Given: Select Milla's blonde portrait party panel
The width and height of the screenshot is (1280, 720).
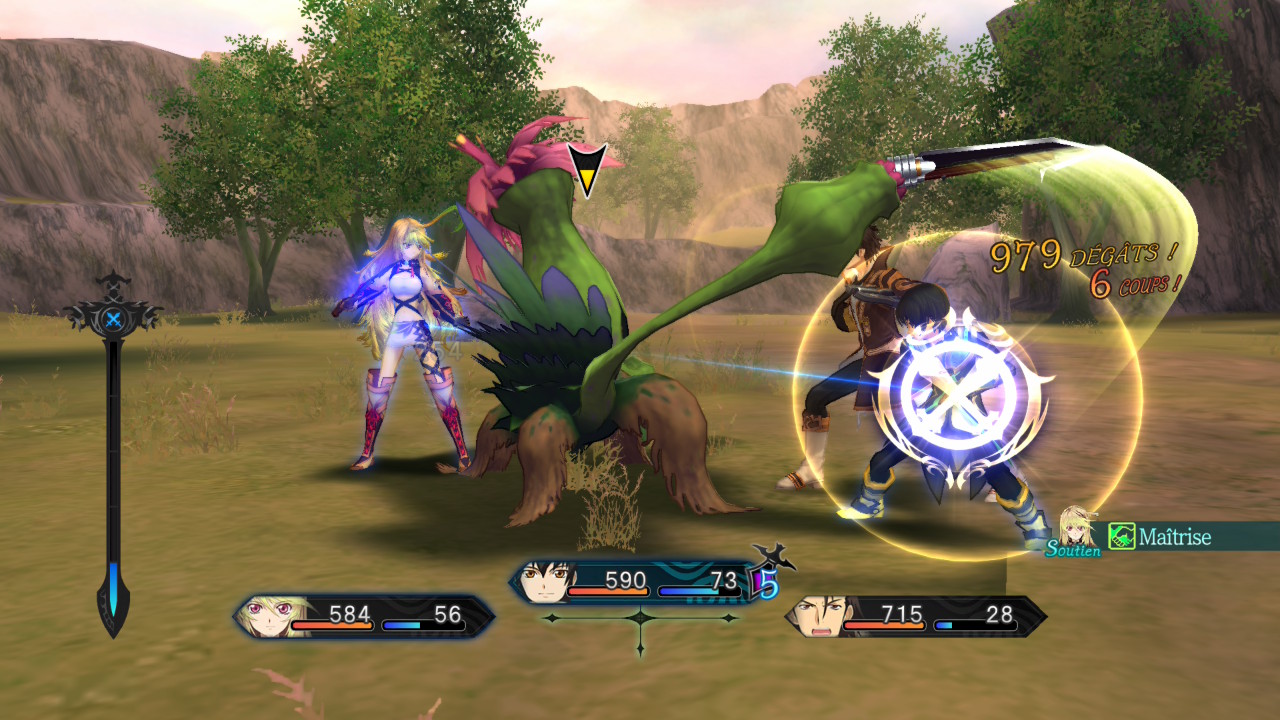Looking at the screenshot, I should click(364, 616).
